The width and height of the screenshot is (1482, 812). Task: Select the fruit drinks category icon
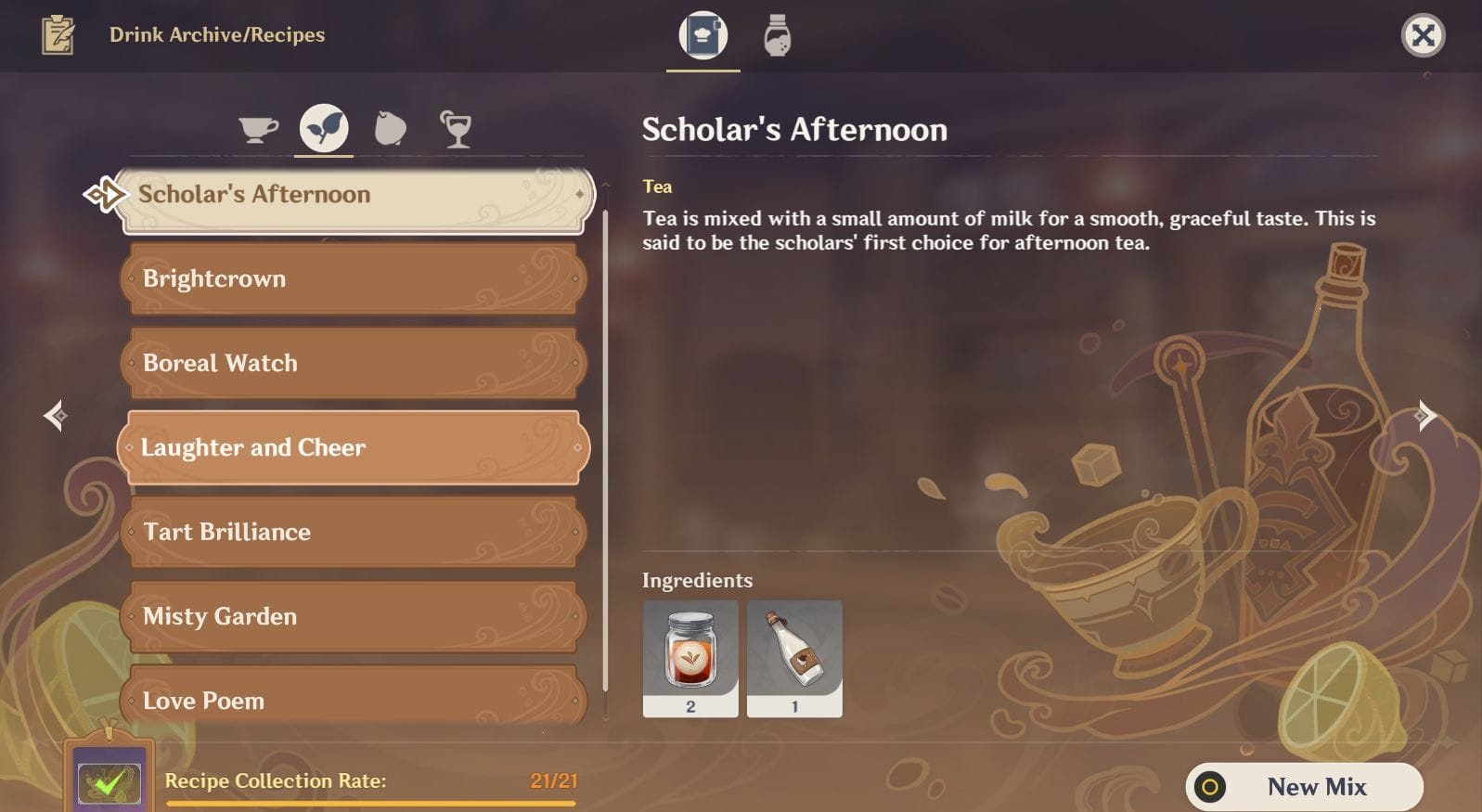pos(389,128)
